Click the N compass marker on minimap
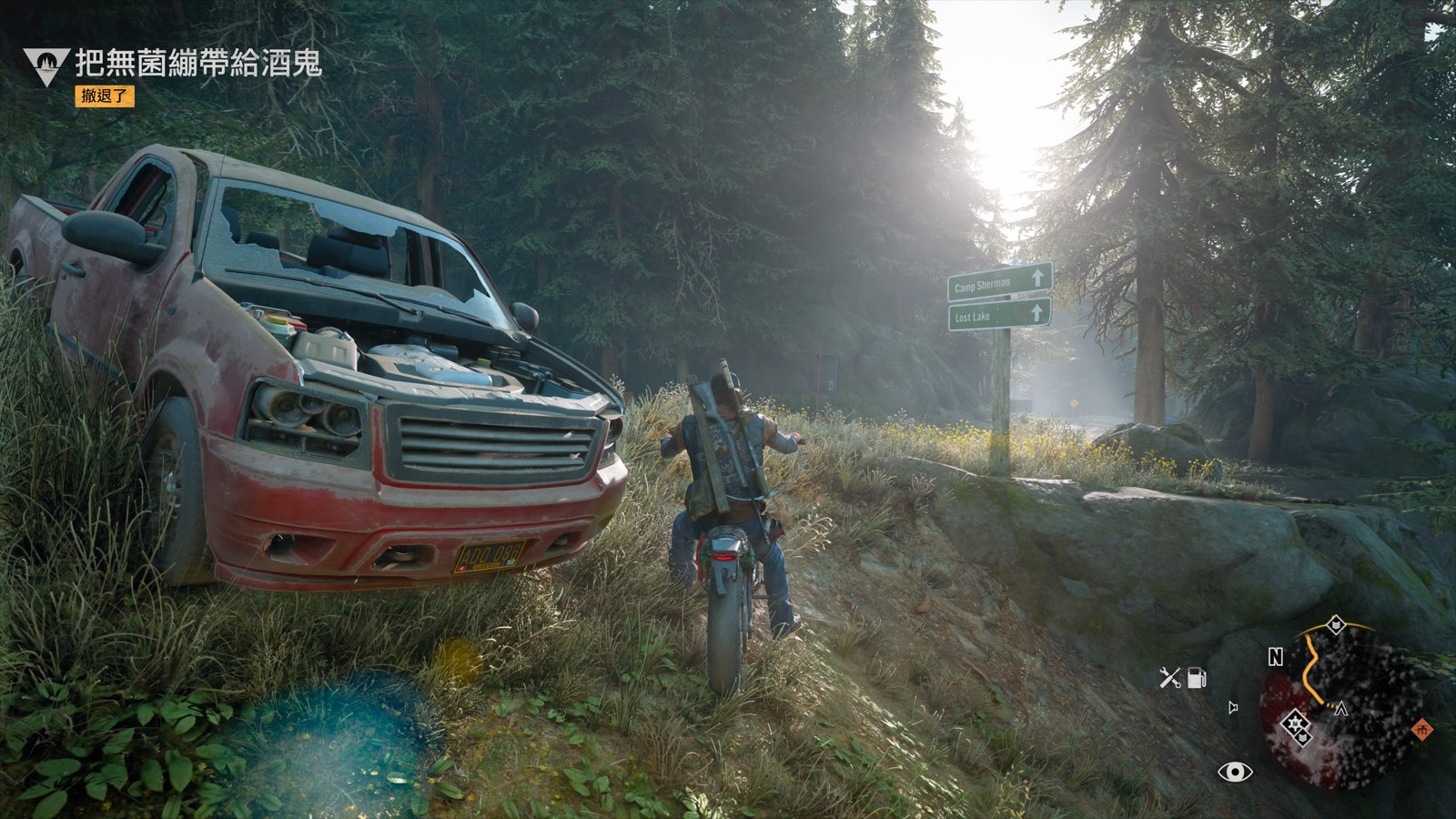The image size is (1456, 819). pyautogui.click(x=1276, y=657)
